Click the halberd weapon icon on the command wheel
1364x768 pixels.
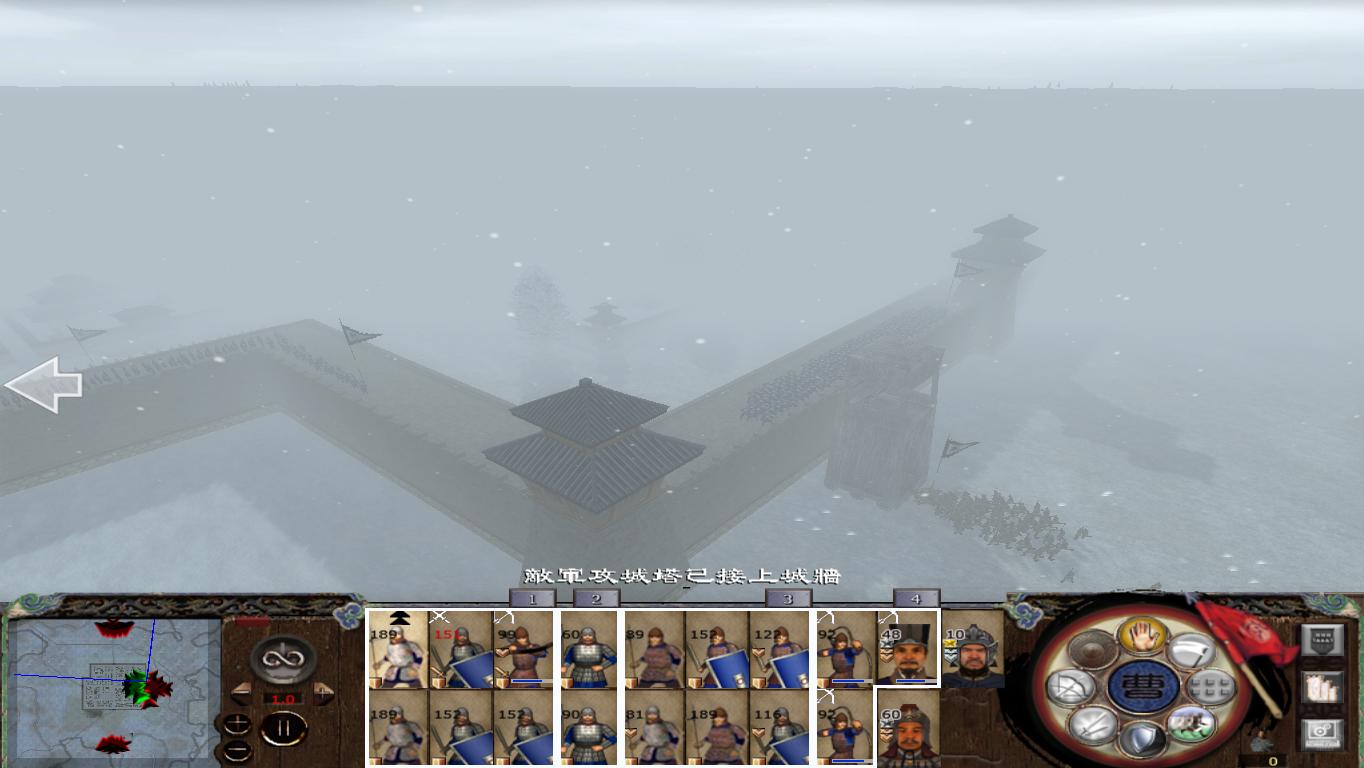coord(1192,649)
